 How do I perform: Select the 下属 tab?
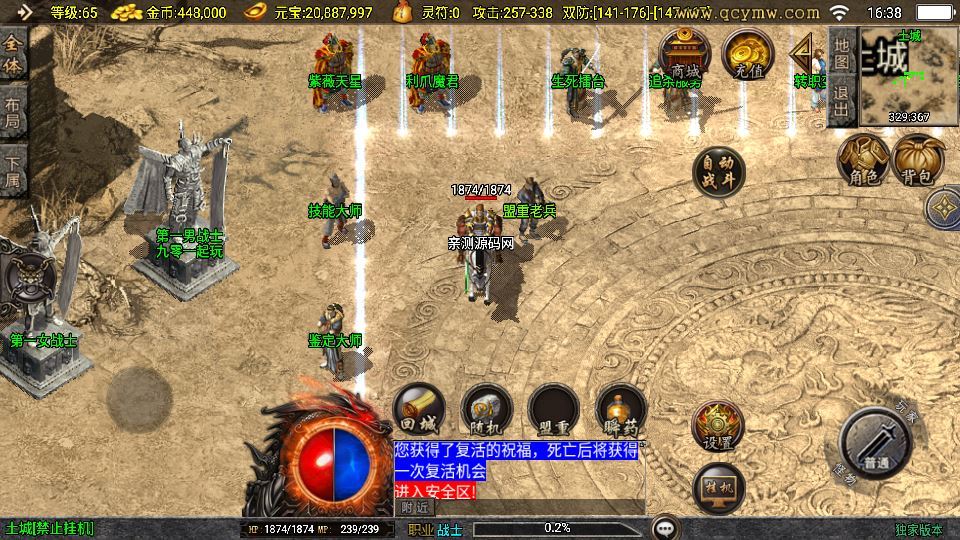(x=13, y=170)
